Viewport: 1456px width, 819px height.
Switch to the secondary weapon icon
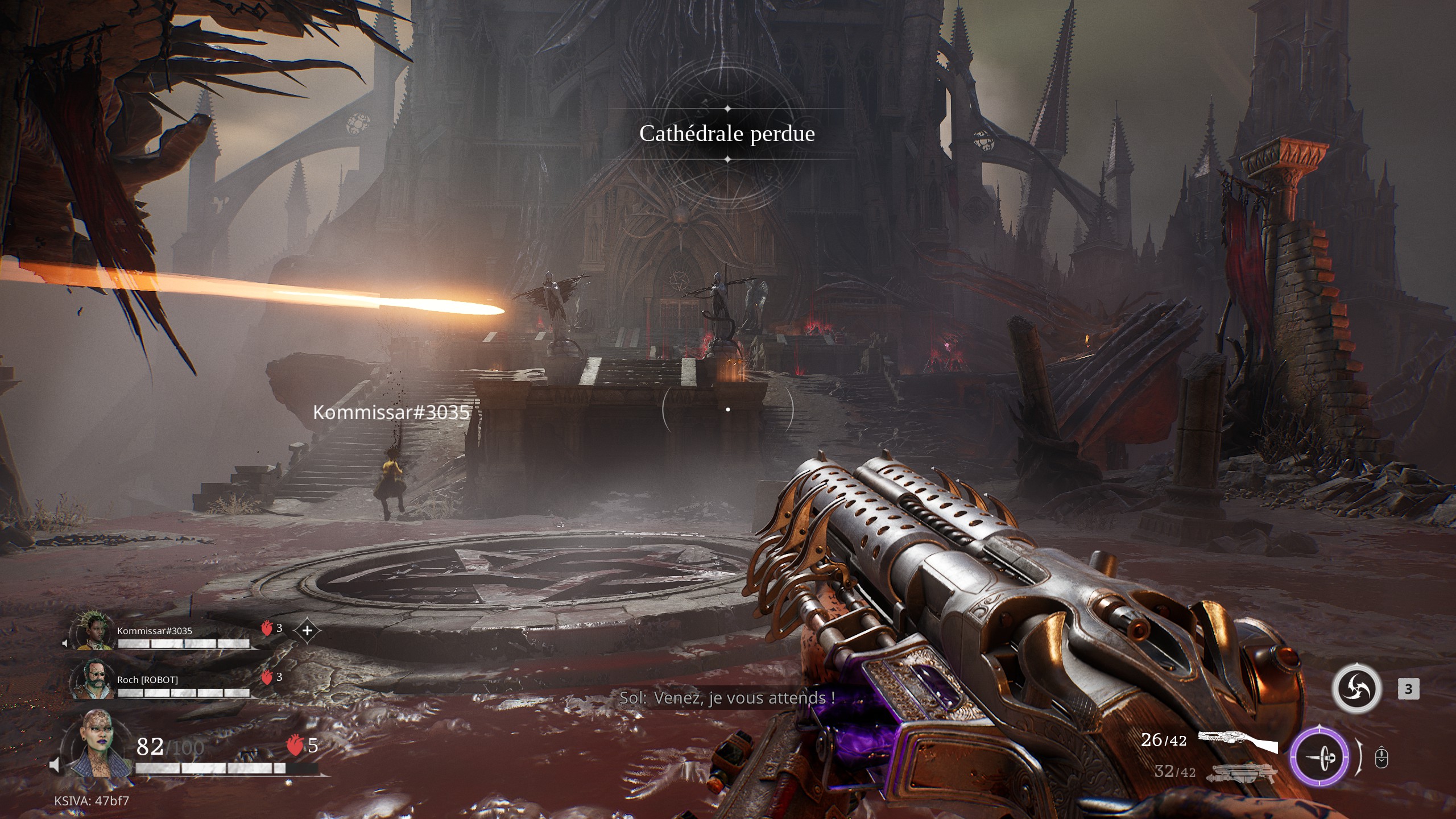(x=1237, y=772)
